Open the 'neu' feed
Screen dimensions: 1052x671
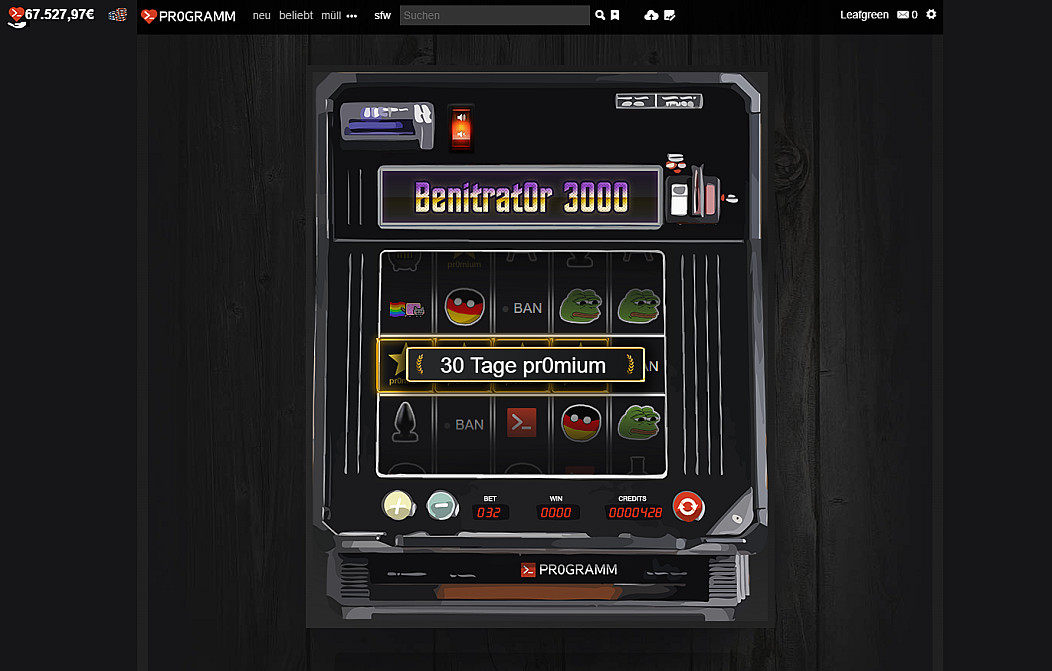pos(262,16)
